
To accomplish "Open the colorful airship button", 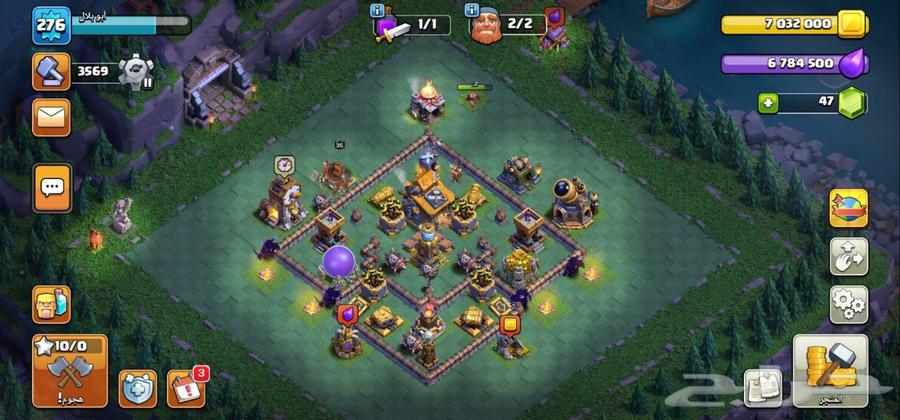I will tap(849, 208).
